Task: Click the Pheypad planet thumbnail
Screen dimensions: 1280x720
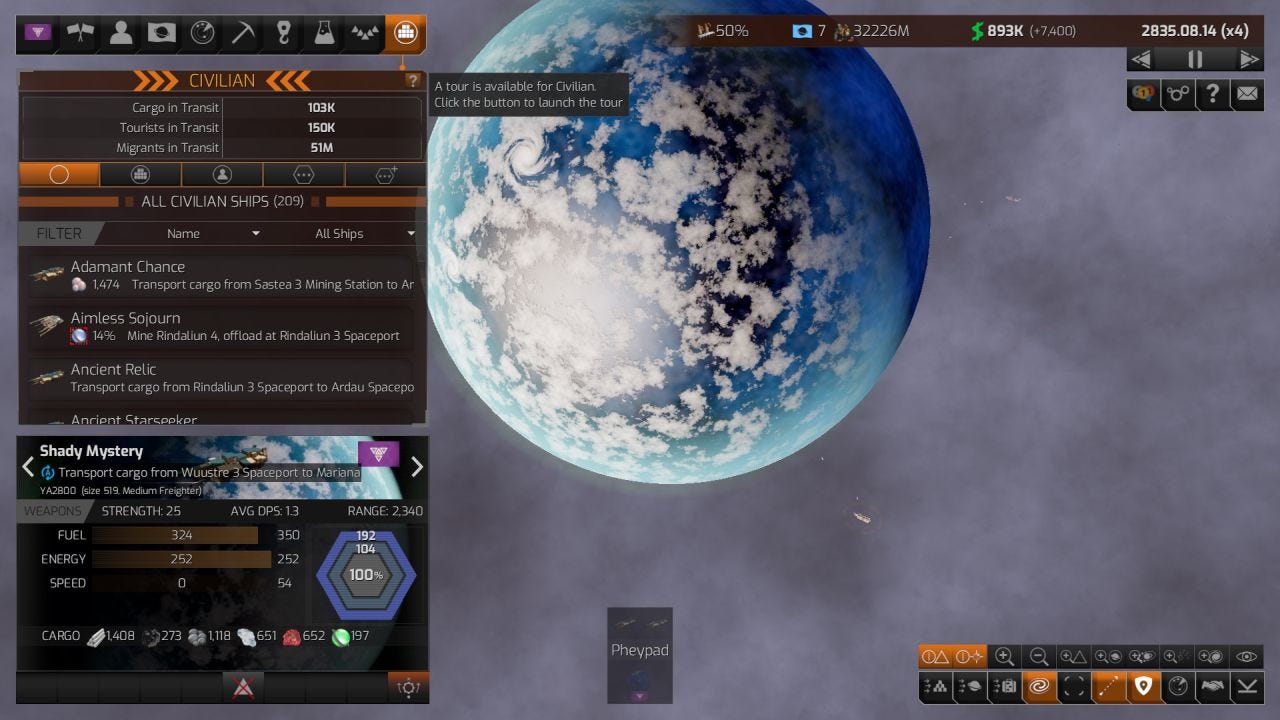Action: point(639,655)
